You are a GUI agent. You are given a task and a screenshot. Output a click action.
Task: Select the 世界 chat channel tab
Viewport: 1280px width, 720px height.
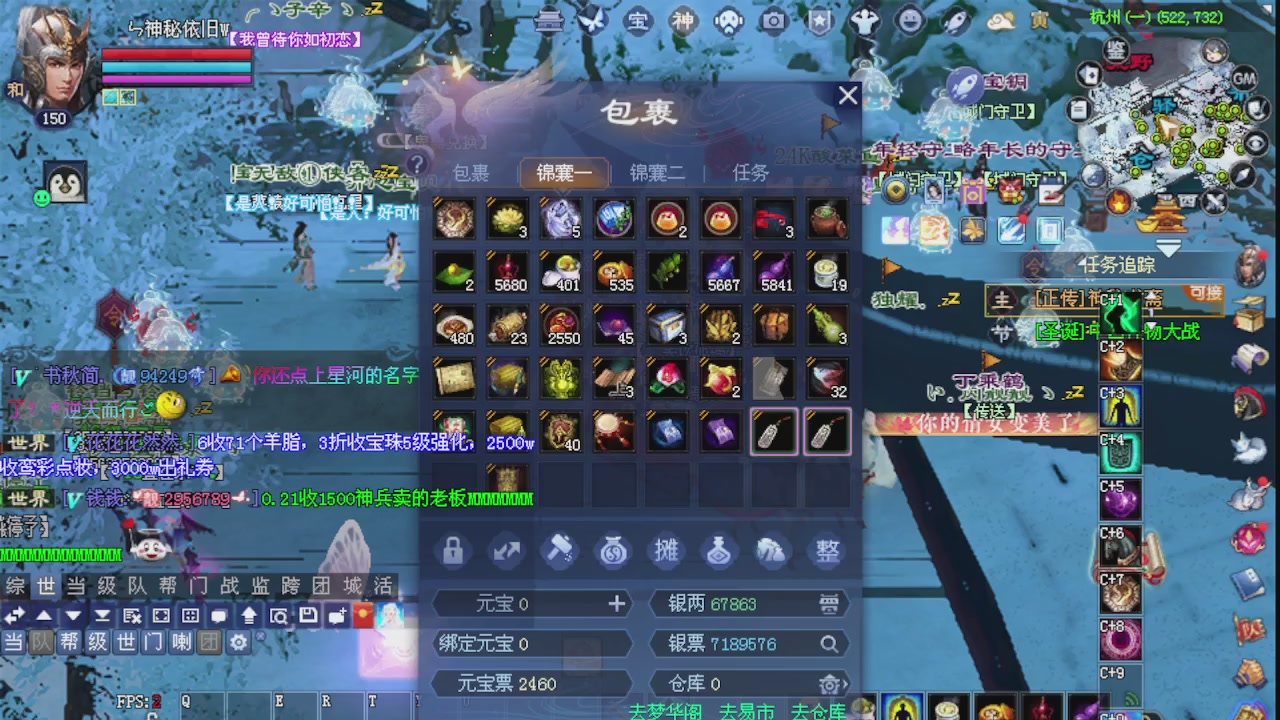(45, 587)
